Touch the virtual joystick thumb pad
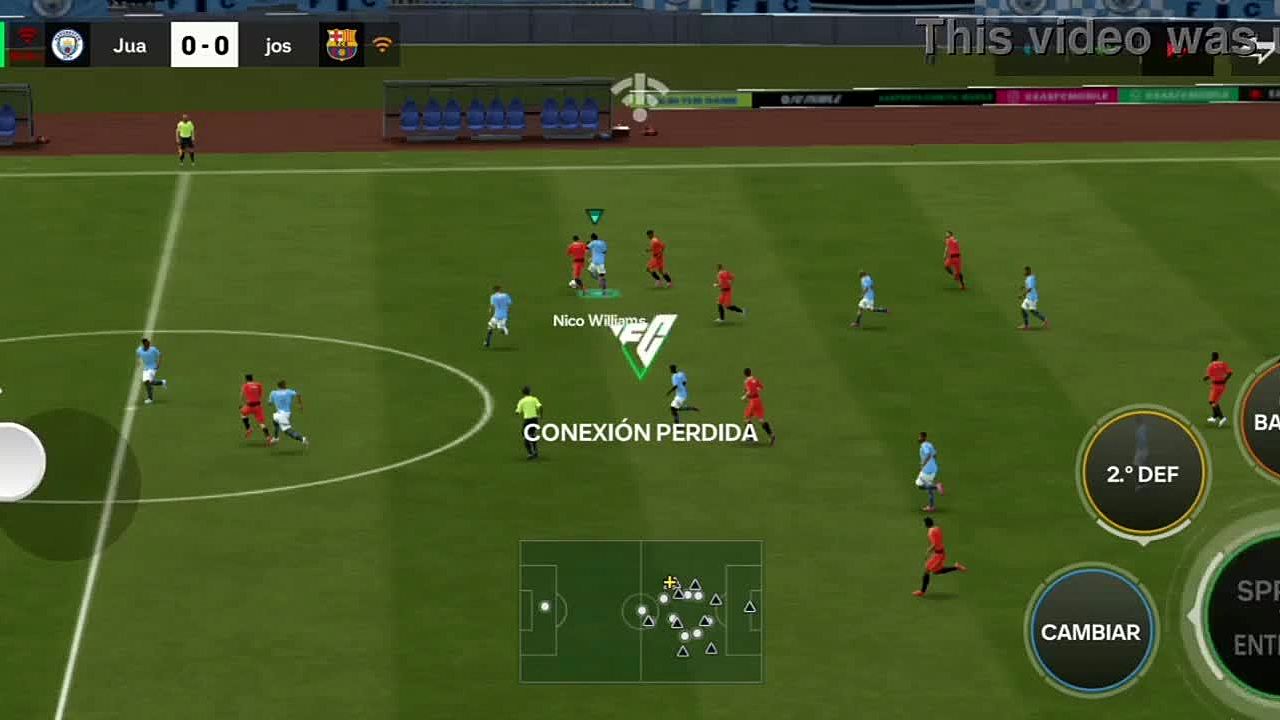Screen dimensions: 1280x720 point(18,462)
